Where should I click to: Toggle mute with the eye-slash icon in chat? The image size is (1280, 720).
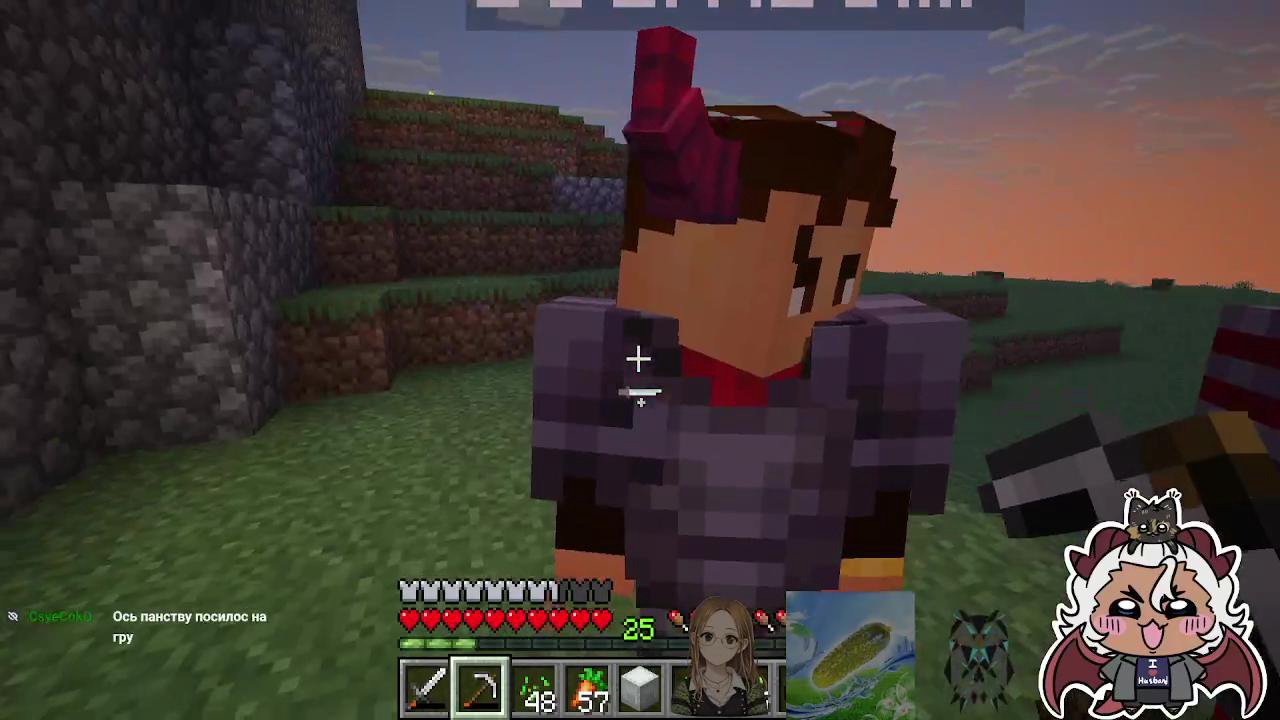pyautogui.click(x=13, y=616)
